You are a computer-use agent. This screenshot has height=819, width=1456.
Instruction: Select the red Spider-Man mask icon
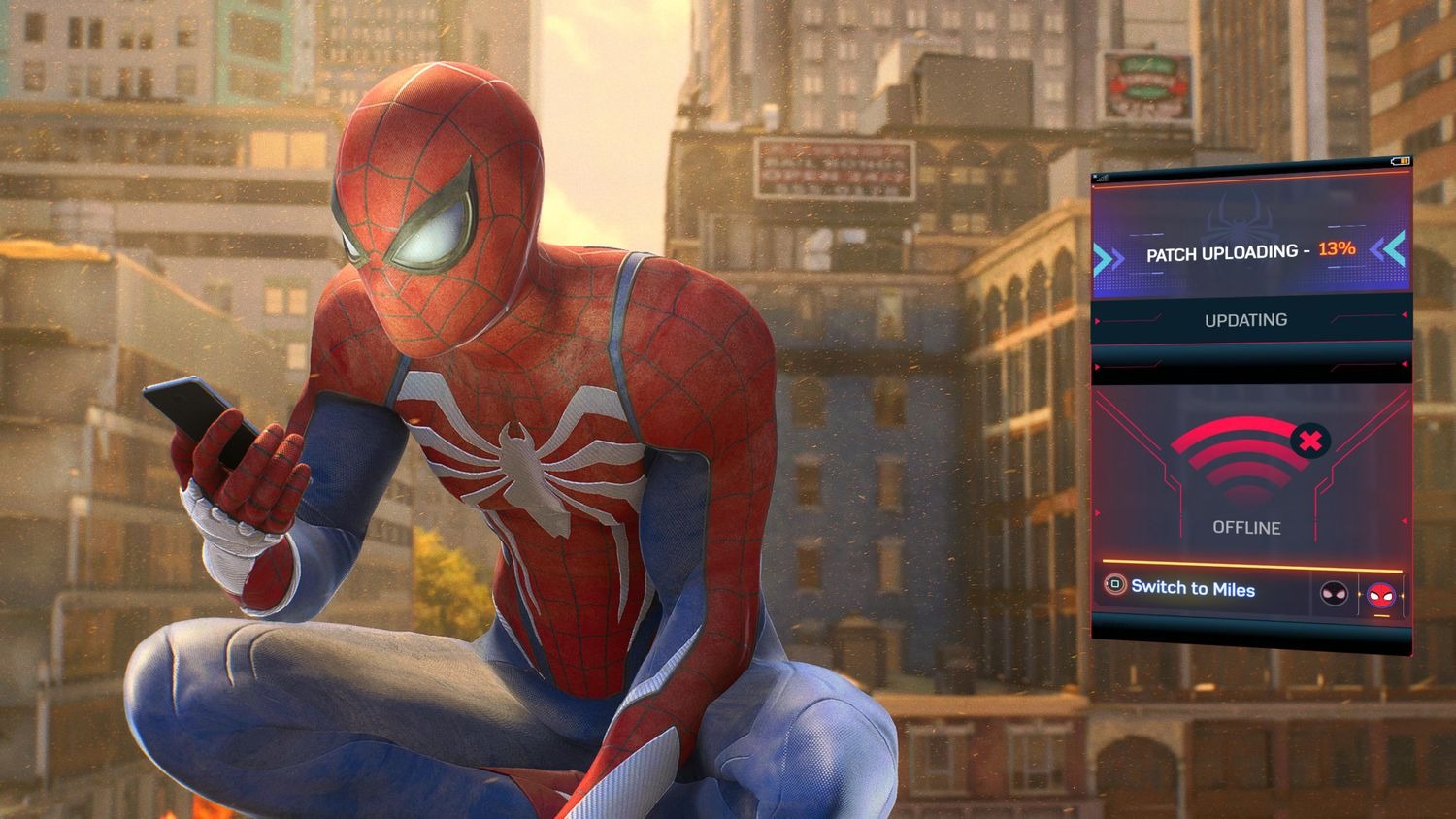(x=1379, y=594)
